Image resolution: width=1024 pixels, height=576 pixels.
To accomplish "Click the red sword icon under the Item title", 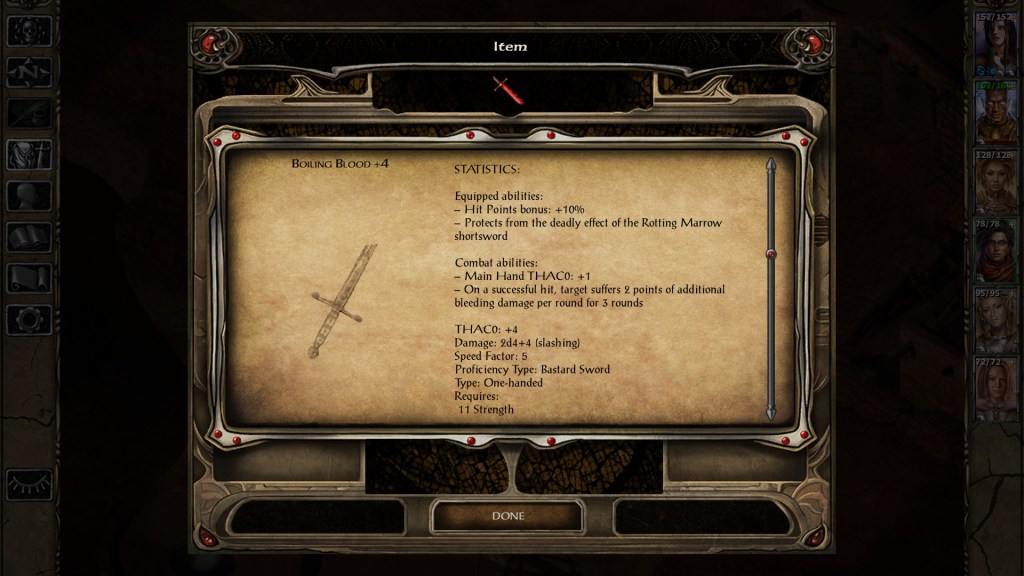I will point(508,90).
